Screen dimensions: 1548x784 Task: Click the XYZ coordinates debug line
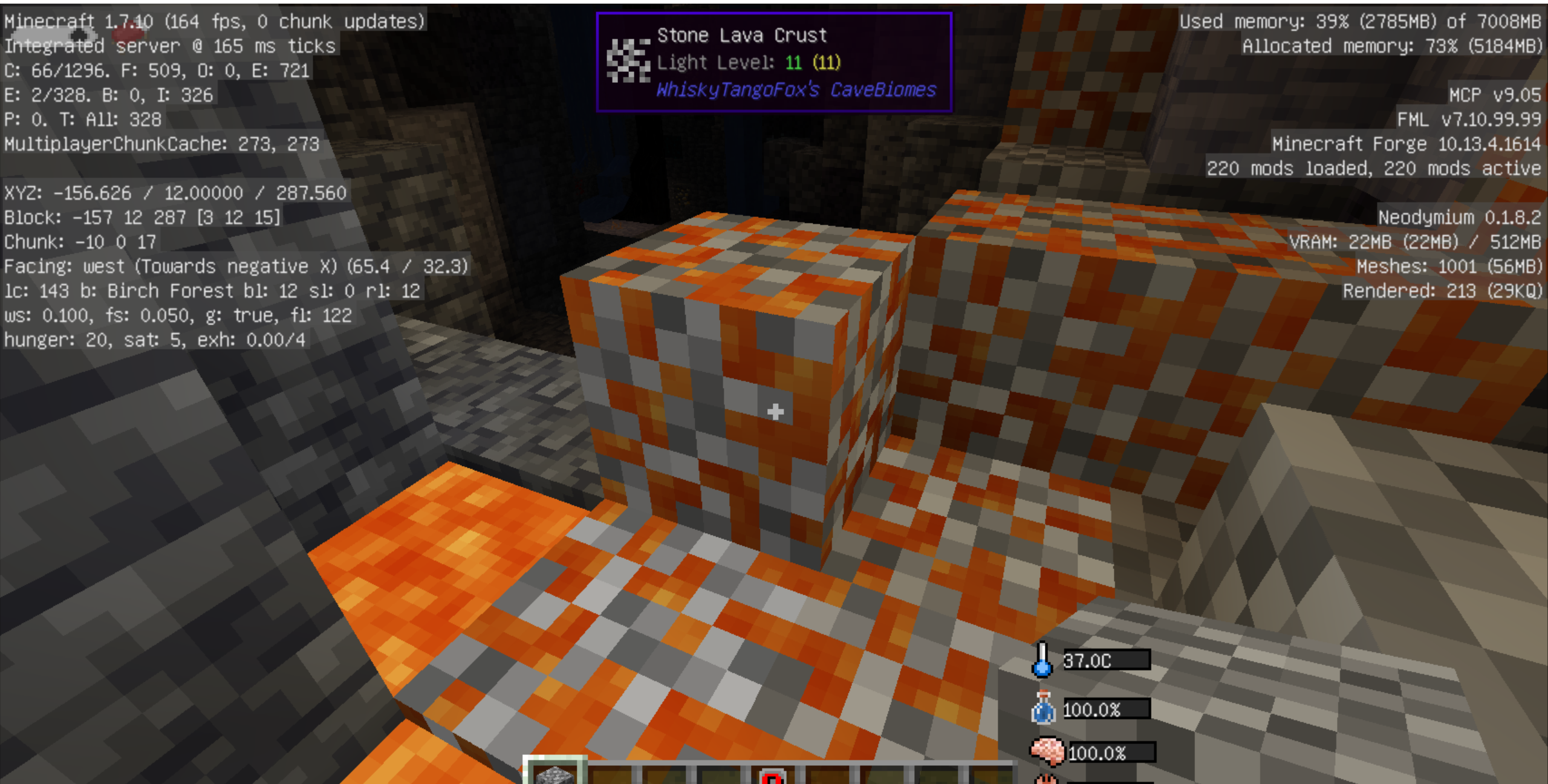pos(175,193)
